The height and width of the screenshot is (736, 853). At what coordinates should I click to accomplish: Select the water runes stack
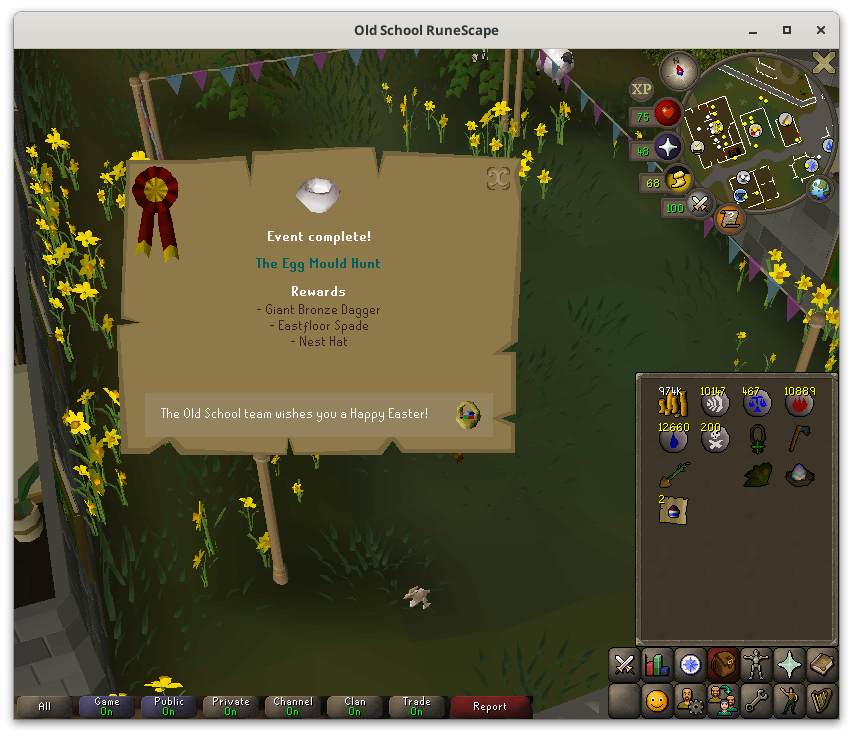coord(672,440)
